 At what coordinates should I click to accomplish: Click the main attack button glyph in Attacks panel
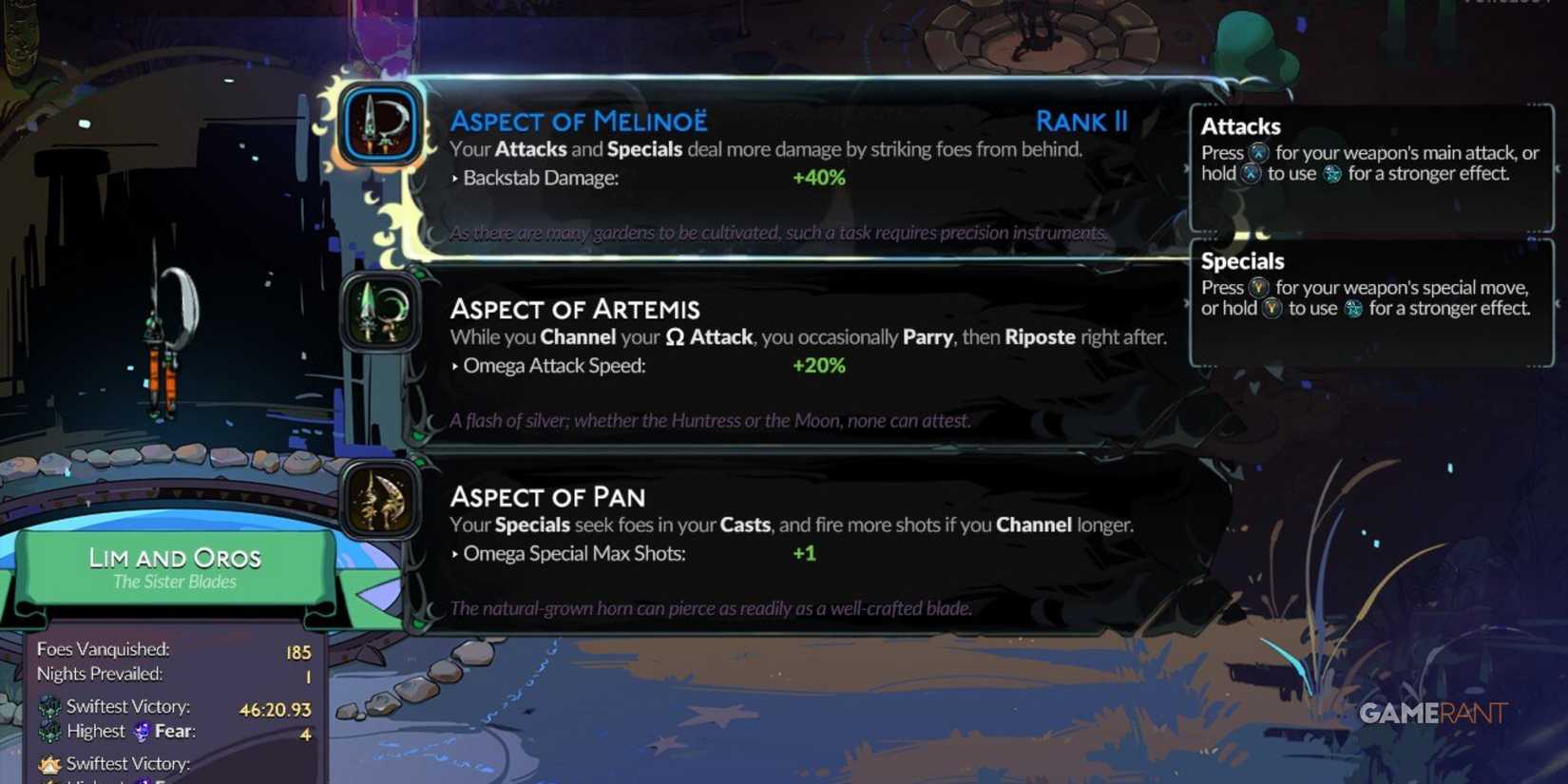[x=1257, y=152]
